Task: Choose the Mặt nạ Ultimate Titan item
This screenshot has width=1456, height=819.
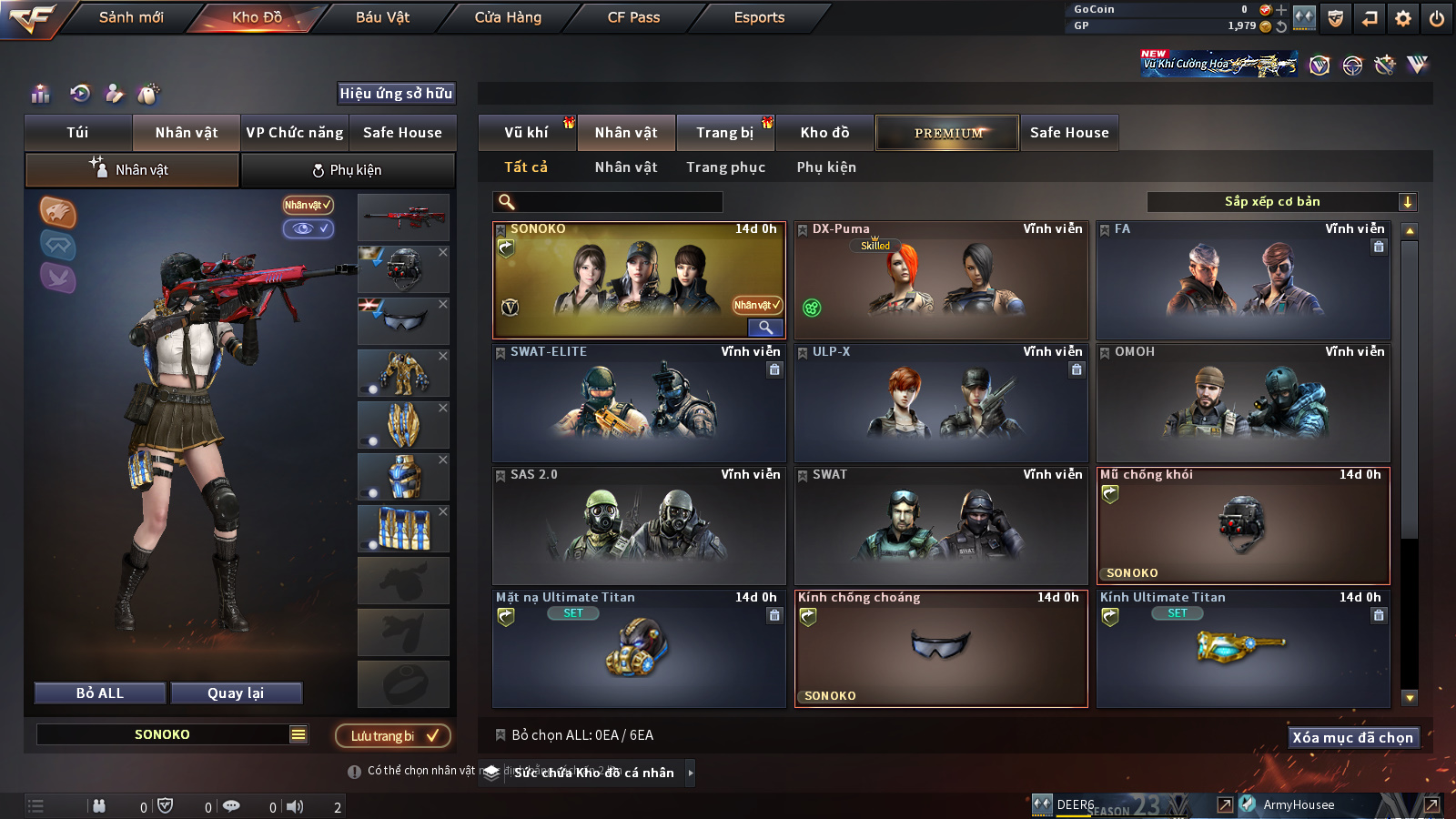Action: coord(639,649)
